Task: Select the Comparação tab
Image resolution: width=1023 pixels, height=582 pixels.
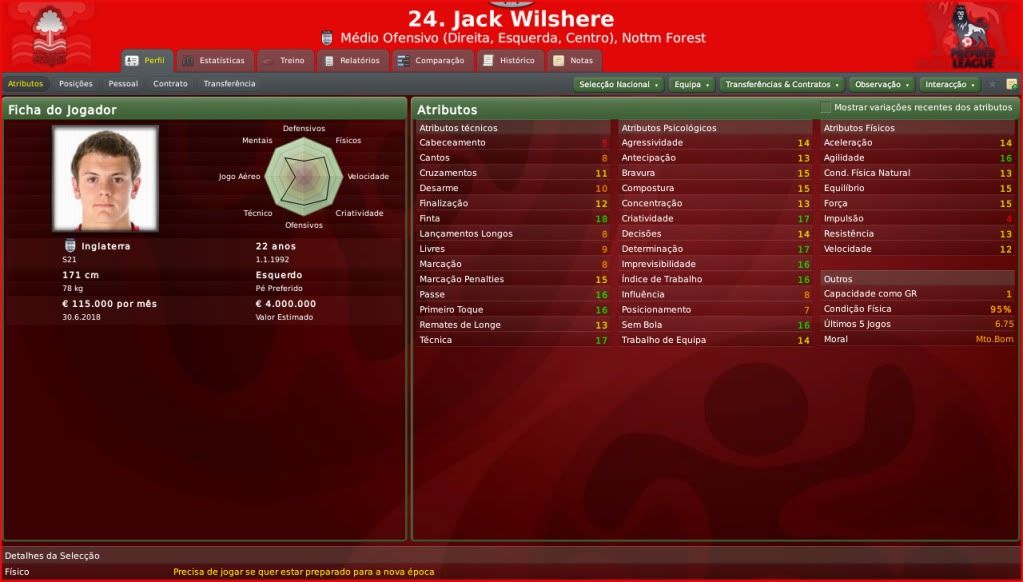Action: [x=431, y=61]
